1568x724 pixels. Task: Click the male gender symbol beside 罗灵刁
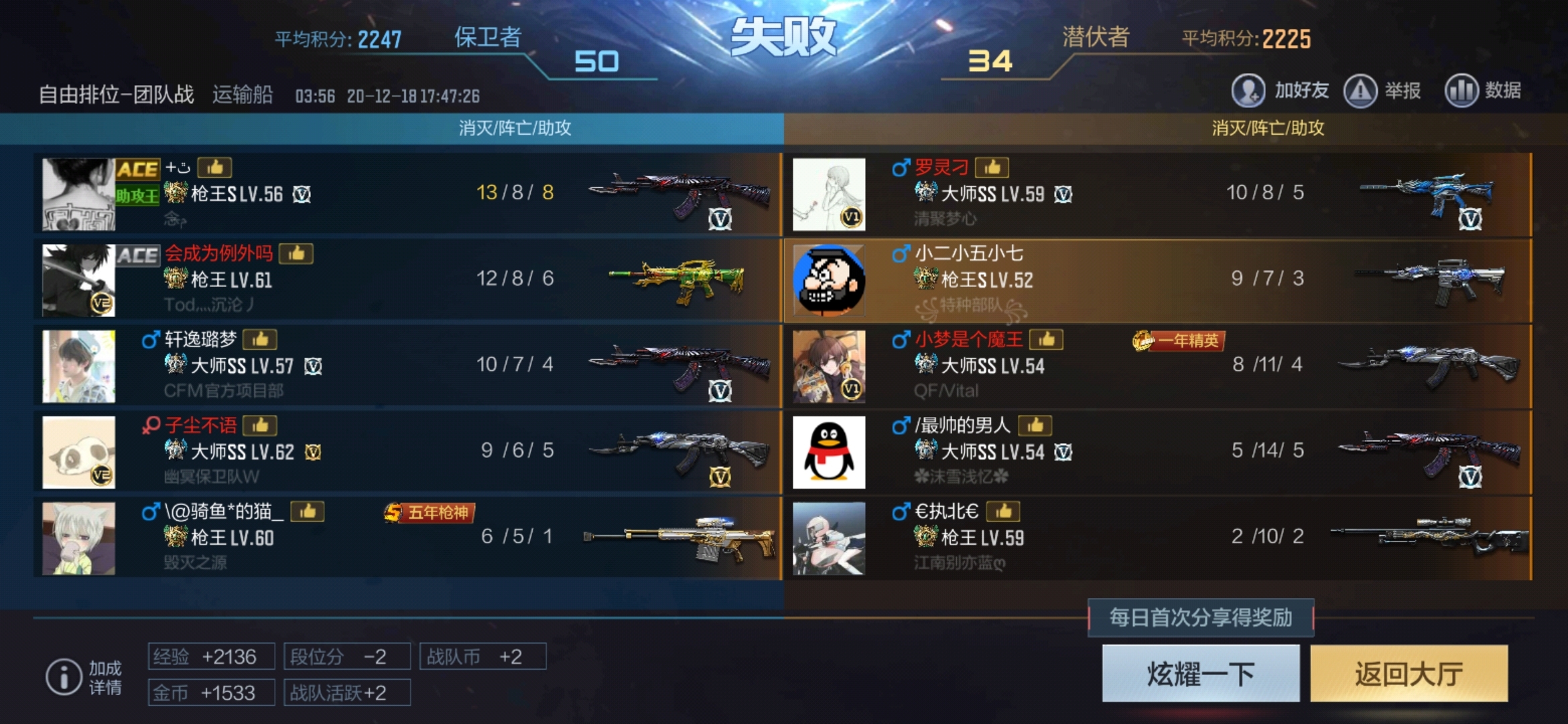tap(901, 169)
